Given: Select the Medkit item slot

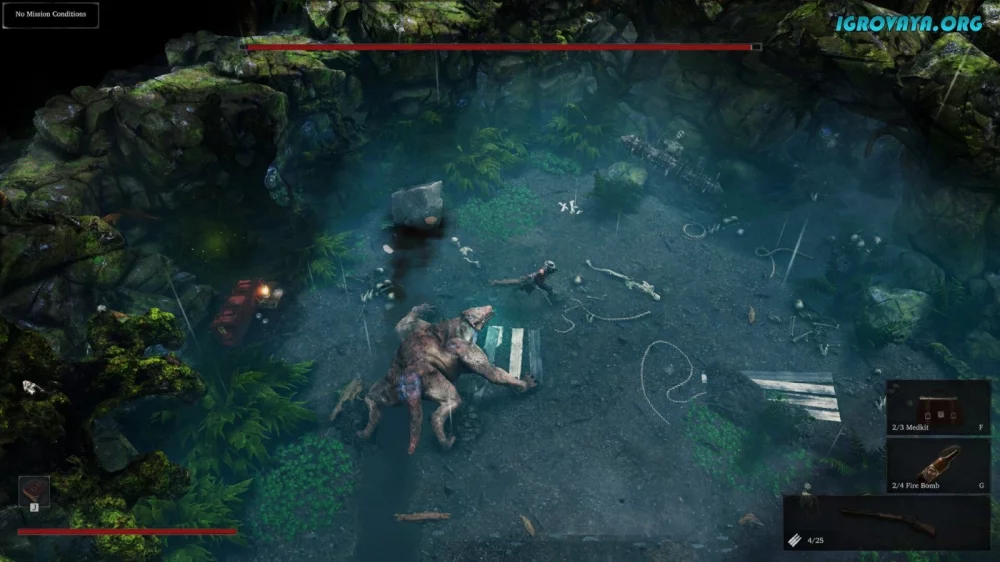Looking at the screenshot, I should coord(937,408).
